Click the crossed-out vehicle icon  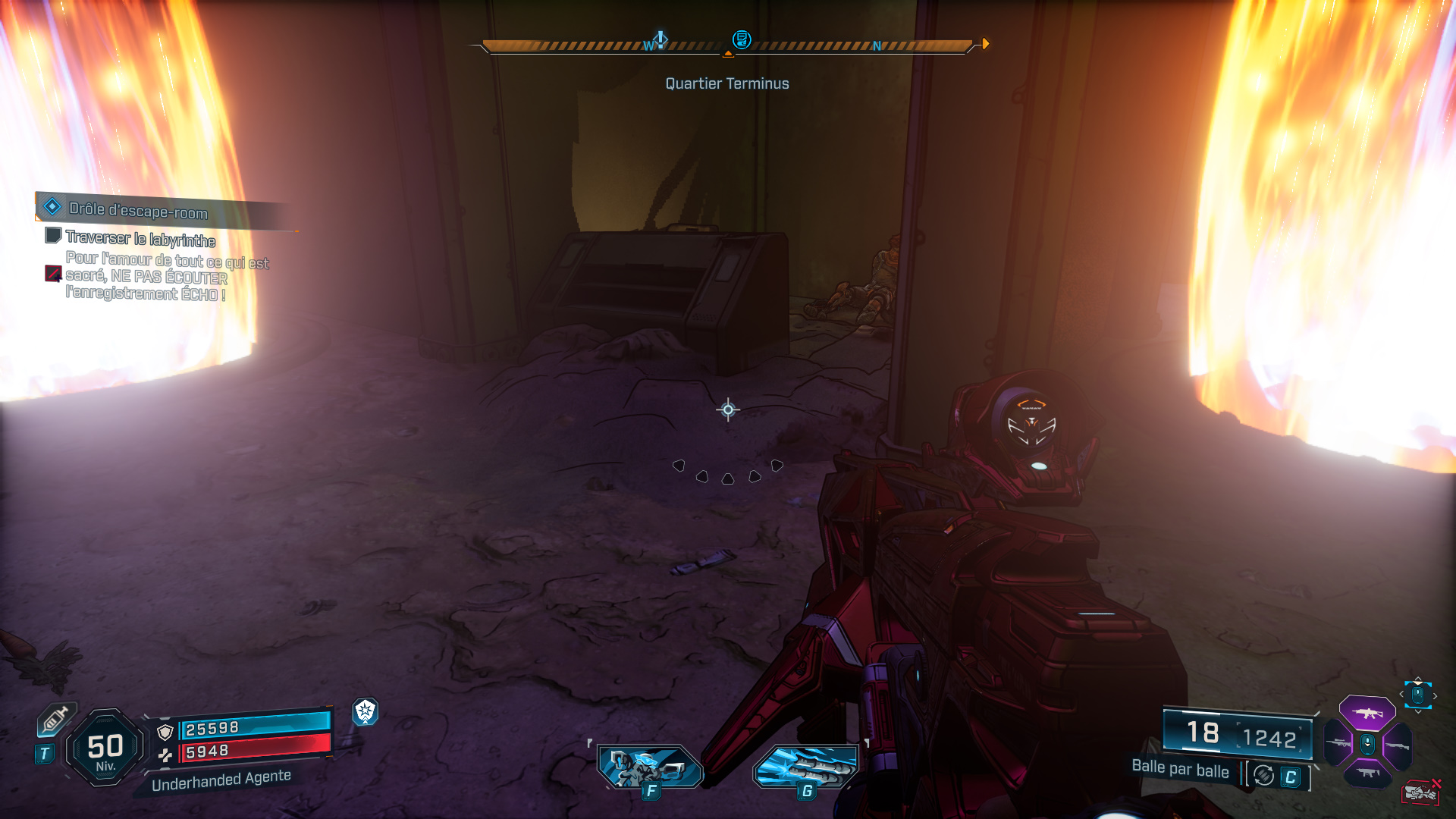[1420, 791]
